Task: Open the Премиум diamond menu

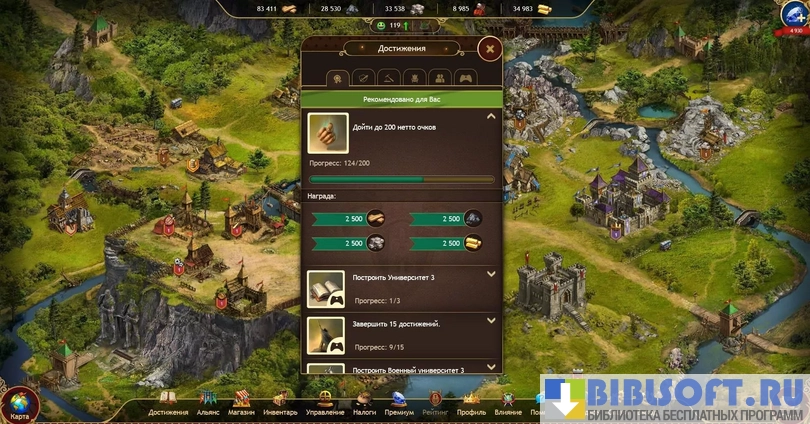Action: tap(399, 403)
